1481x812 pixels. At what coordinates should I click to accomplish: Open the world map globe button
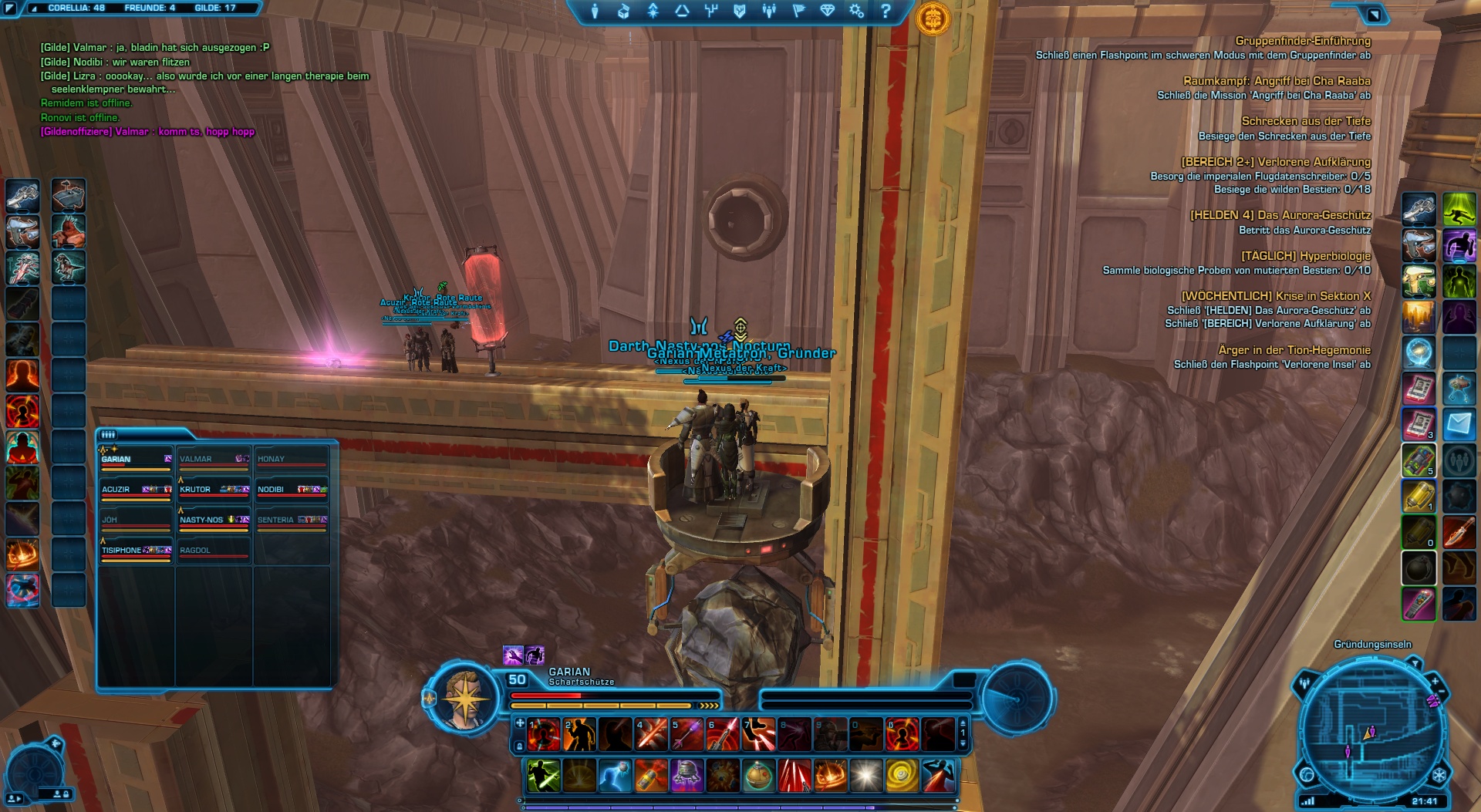coord(1307,774)
